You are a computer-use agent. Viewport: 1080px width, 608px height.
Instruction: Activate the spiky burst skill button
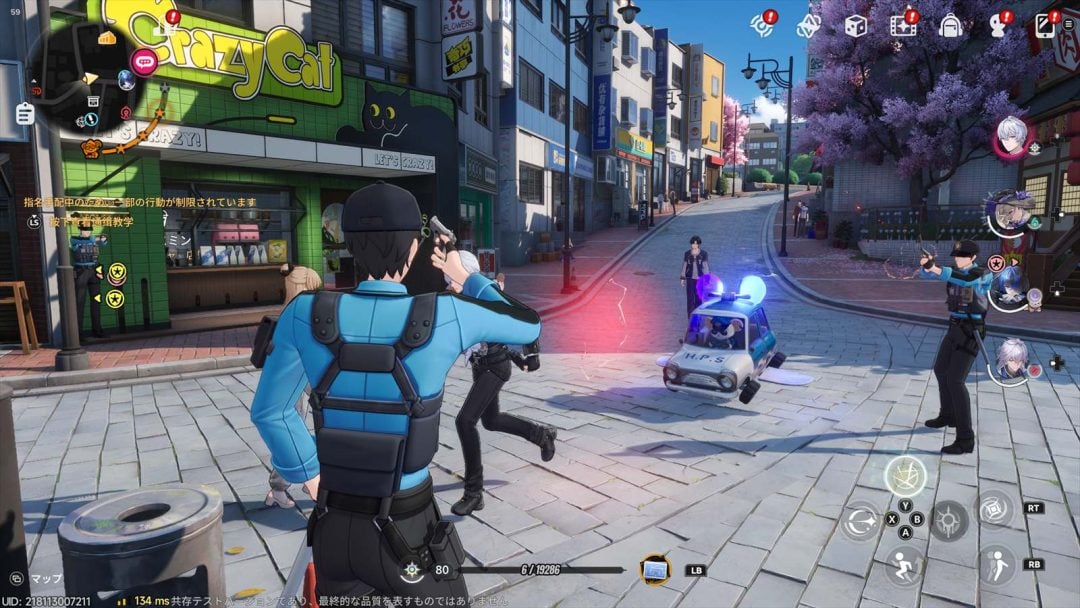pos(949,521)
